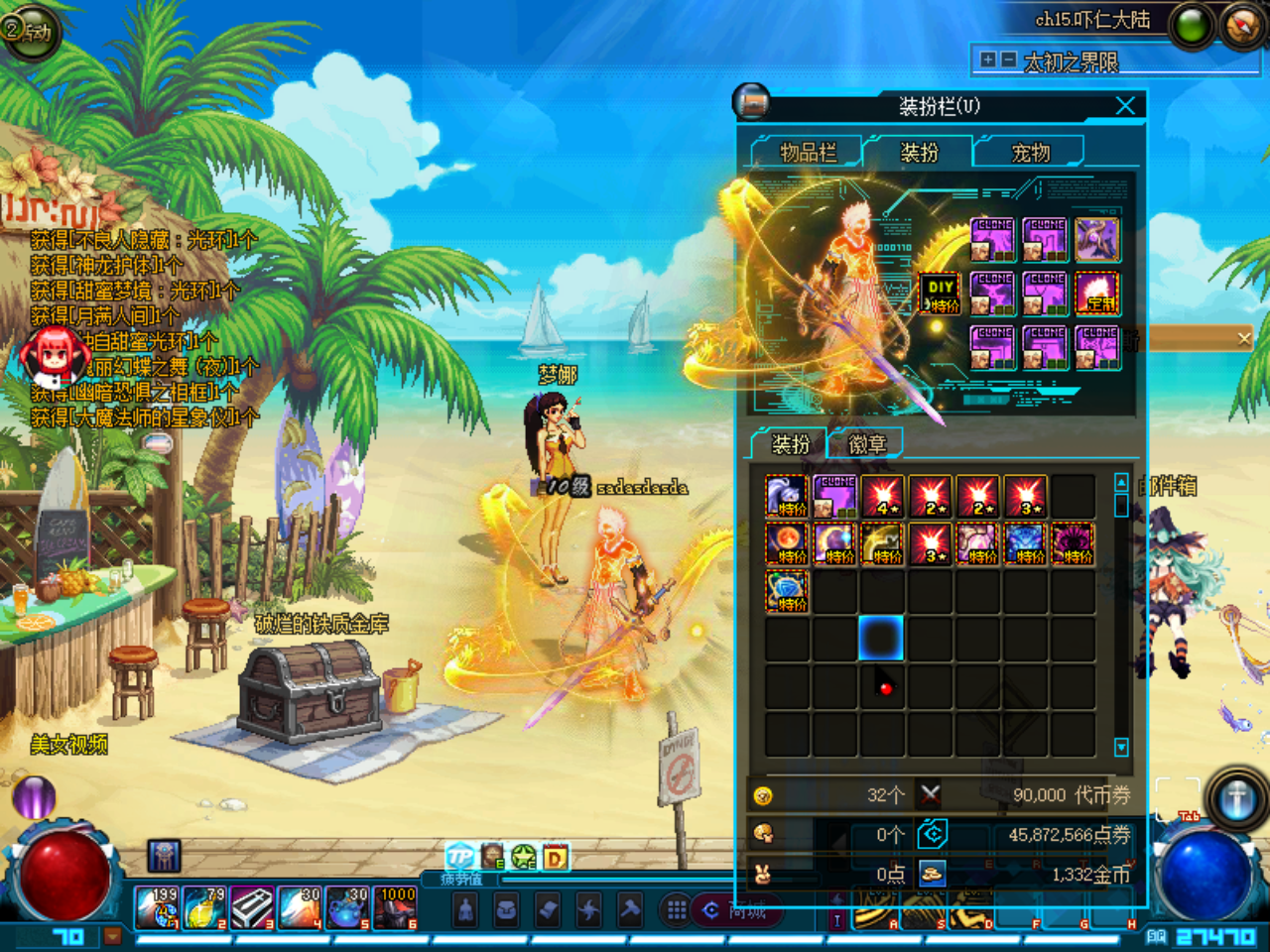Open the backpack icon on bottom toolbar
Viewport: 1270px width, 952px height.
(506, 909)
